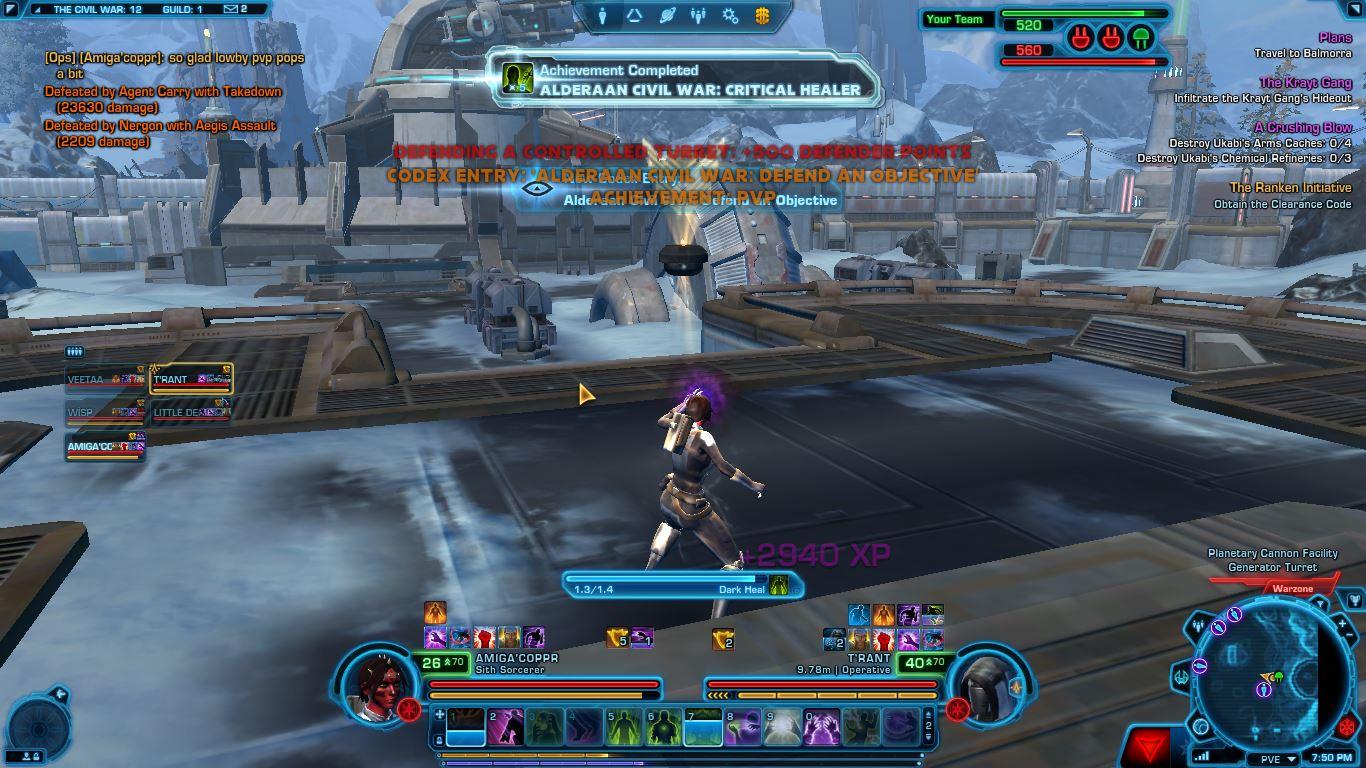Open the character menu icon in top bar

(602, 15)
